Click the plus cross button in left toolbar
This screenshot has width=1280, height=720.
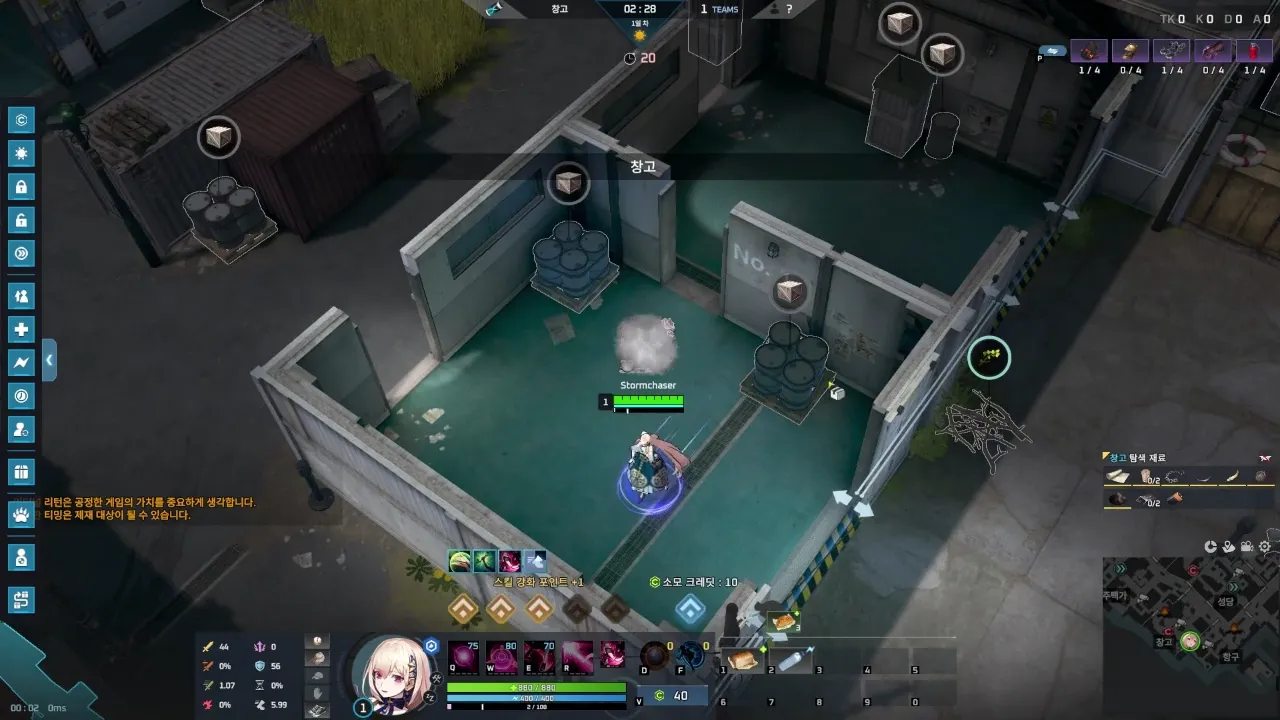point(21,330)
